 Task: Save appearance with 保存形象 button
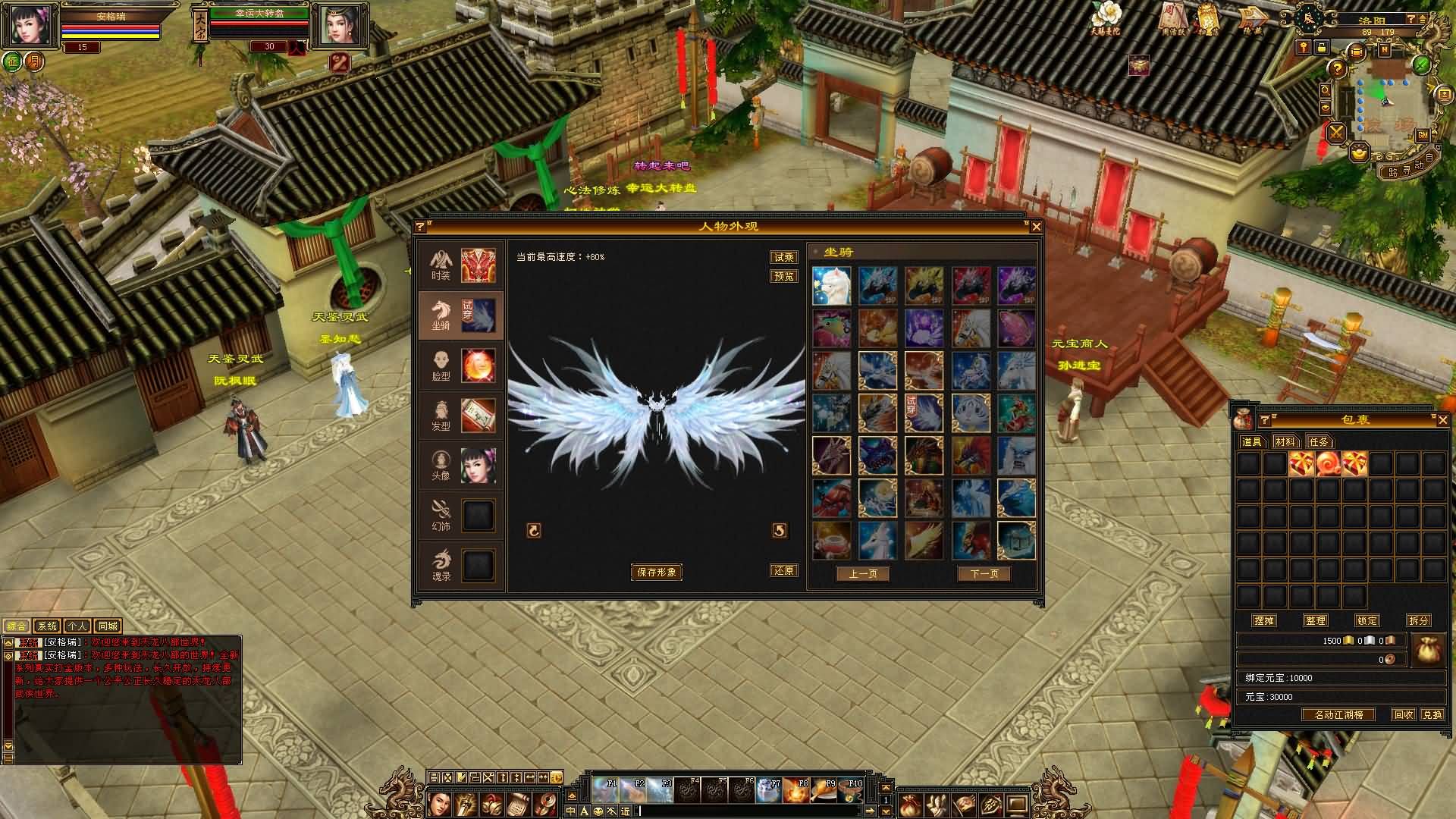pyautogui.click(x=657, y=573)
